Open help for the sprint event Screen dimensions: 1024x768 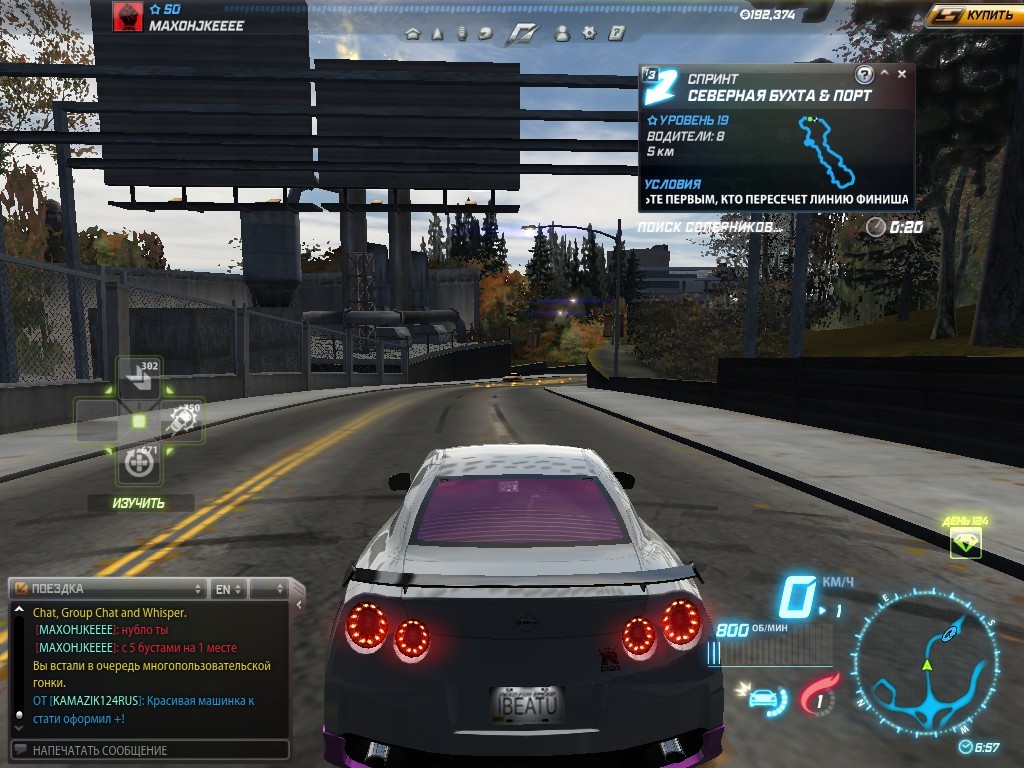click(x=864, y=75)
